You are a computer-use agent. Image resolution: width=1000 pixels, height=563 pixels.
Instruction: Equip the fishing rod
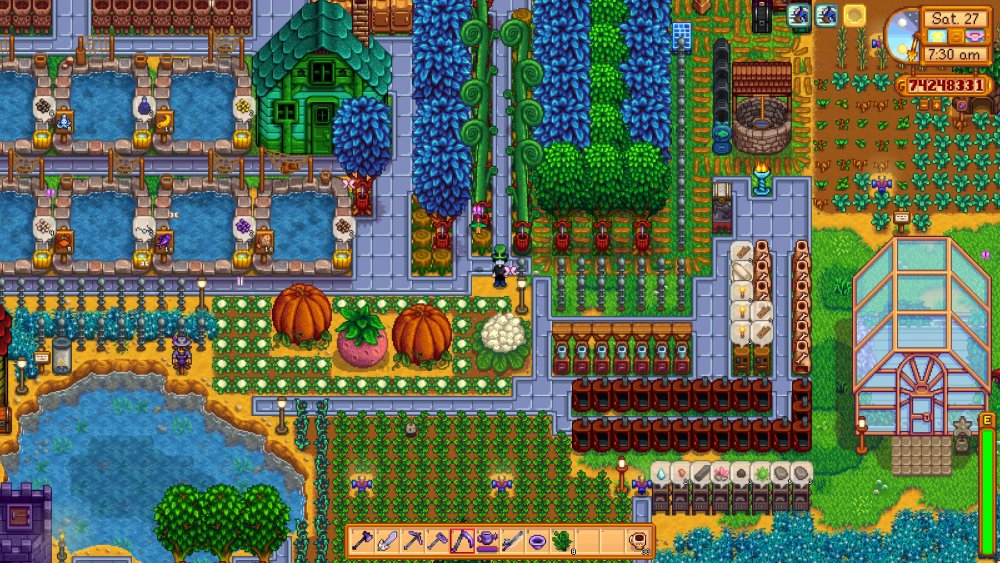[x=512, y=541]
